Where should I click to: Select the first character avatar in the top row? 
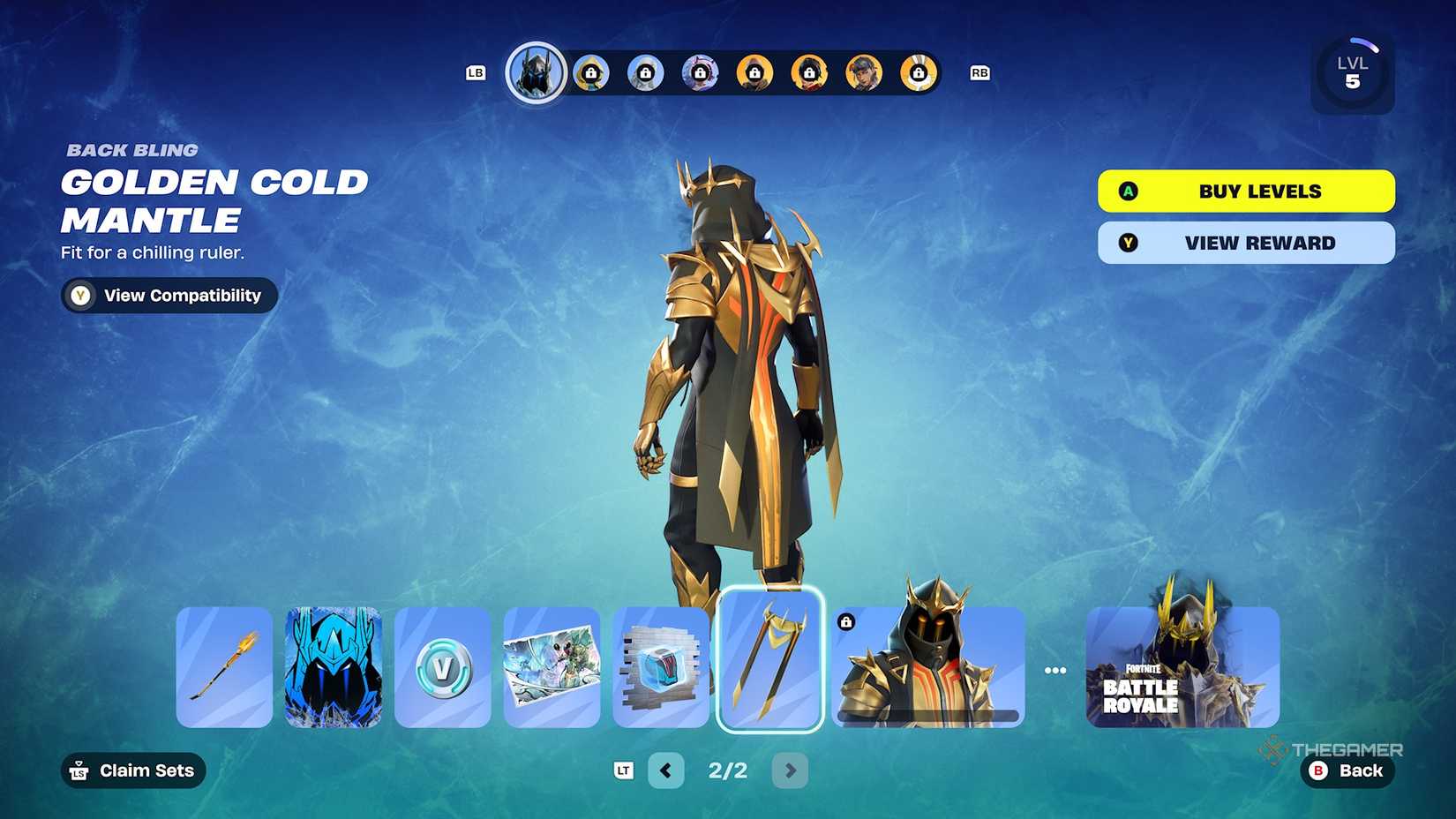click(x=537, y=72)
